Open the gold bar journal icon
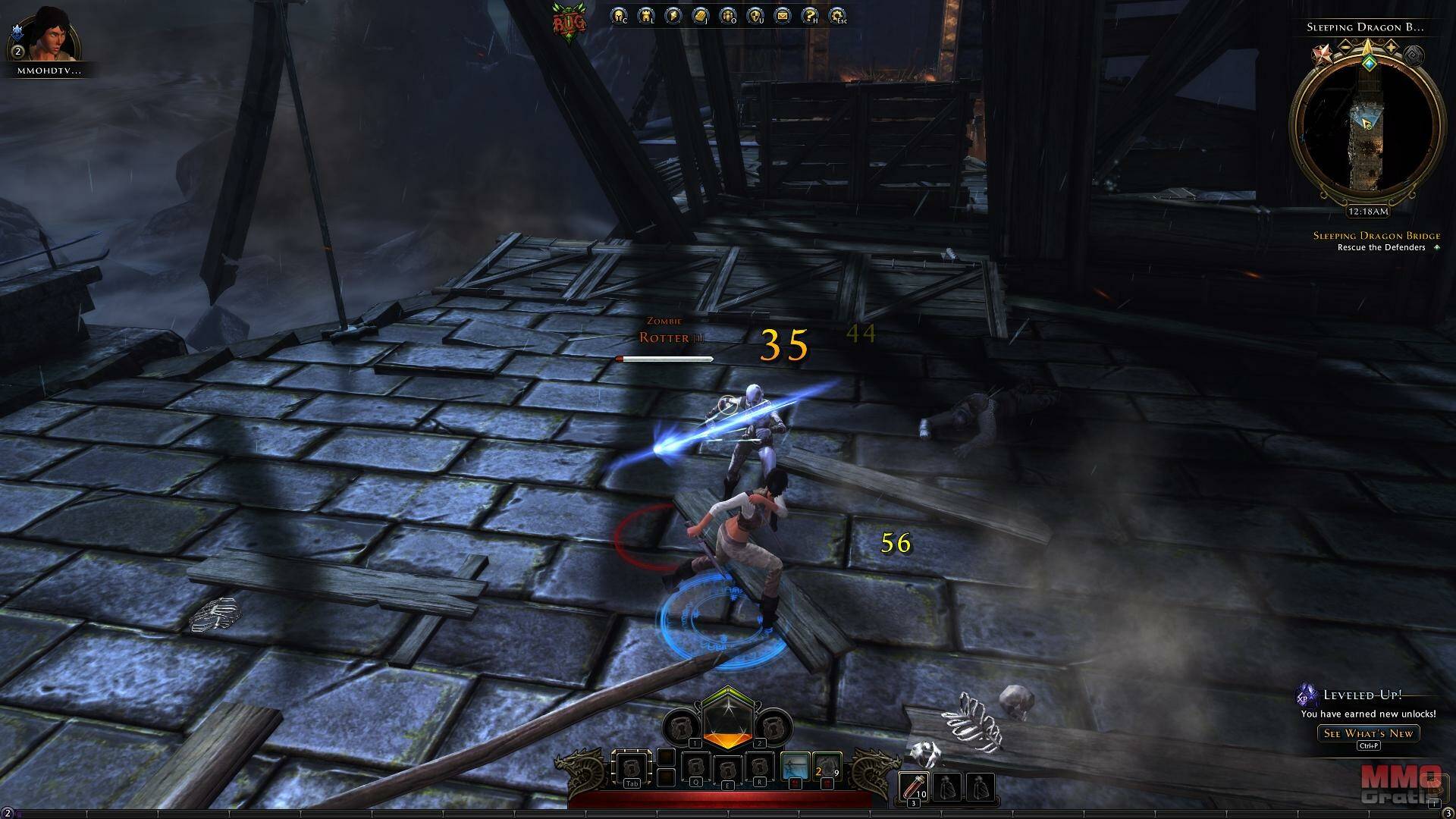Image resolution: width=1456 pixels, height=819 pixels. coord(700,15)
